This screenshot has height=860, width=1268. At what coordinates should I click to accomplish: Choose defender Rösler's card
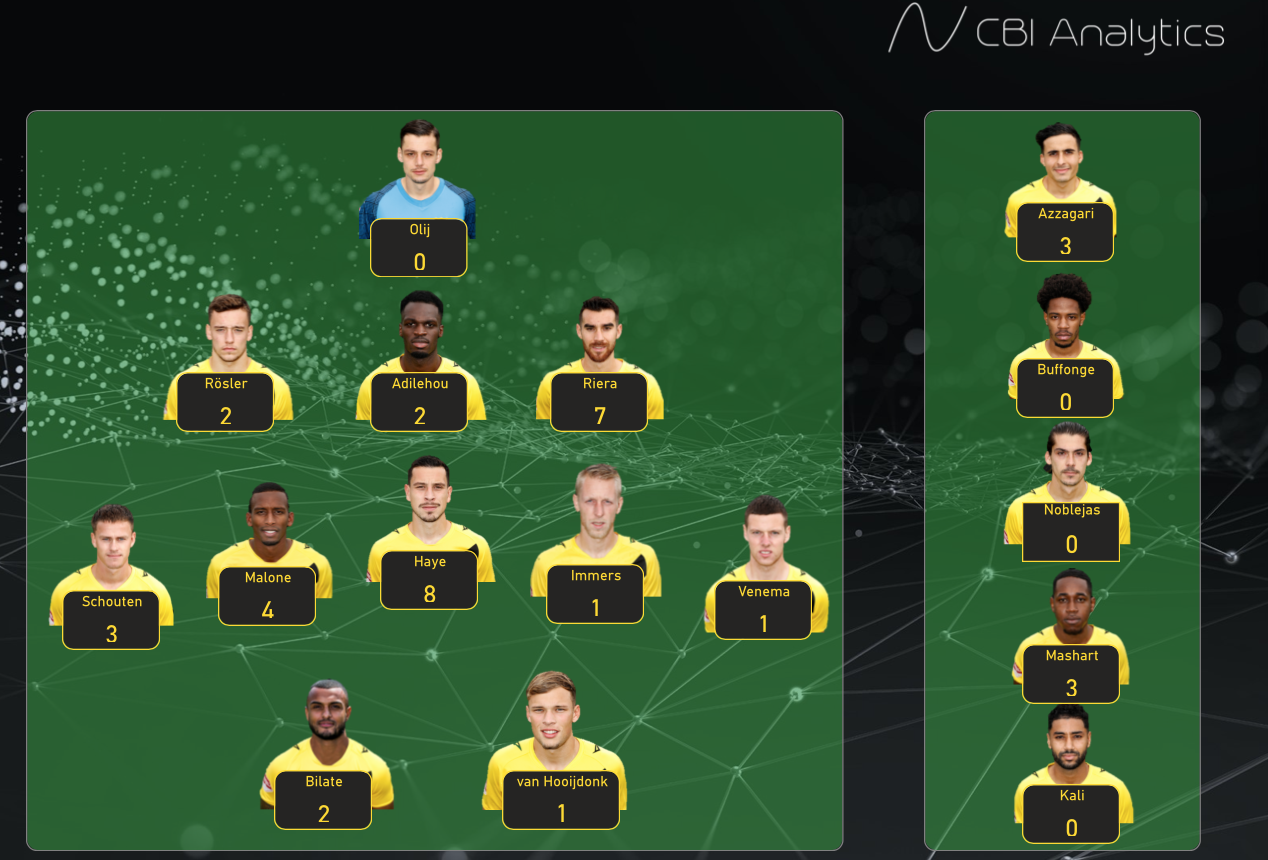point(225,401)
